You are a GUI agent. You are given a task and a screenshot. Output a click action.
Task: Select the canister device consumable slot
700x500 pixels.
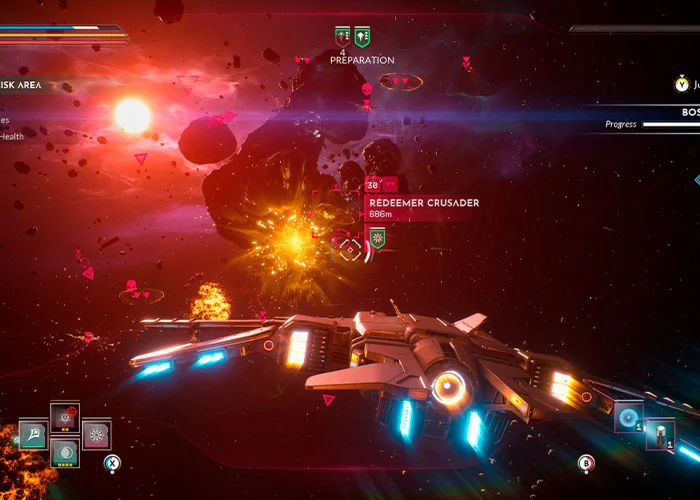pos(660,434)
